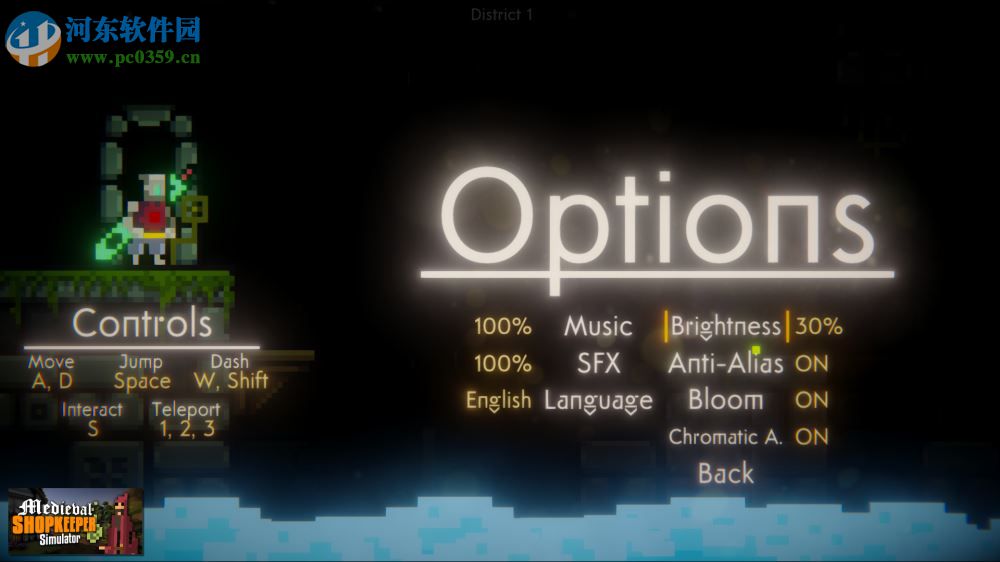
Task: Toggle the Chromatic A. setting
Action: point(725,437)
